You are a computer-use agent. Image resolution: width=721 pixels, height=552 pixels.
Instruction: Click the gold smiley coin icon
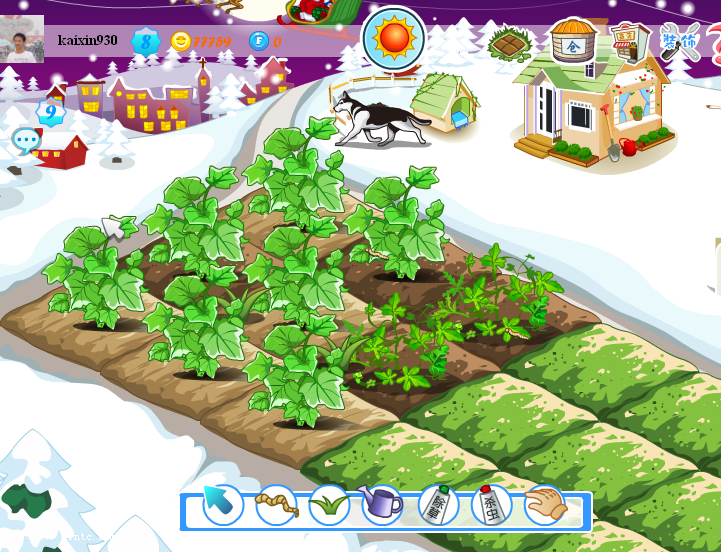tap(181, 41)
